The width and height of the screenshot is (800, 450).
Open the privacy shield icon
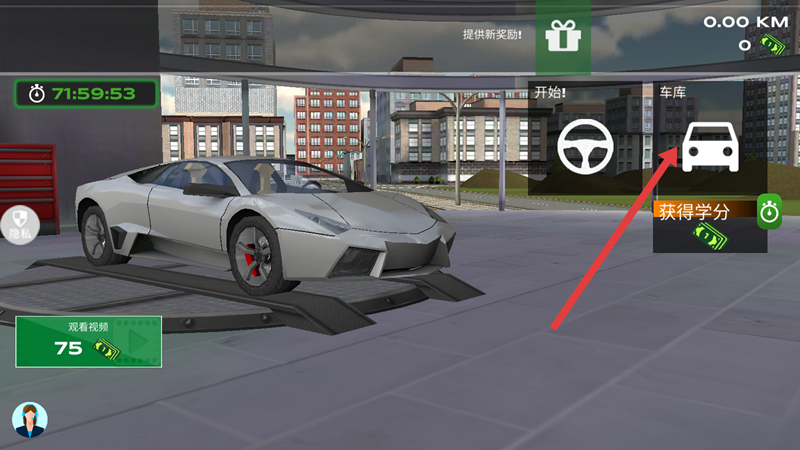coord(20,222)
